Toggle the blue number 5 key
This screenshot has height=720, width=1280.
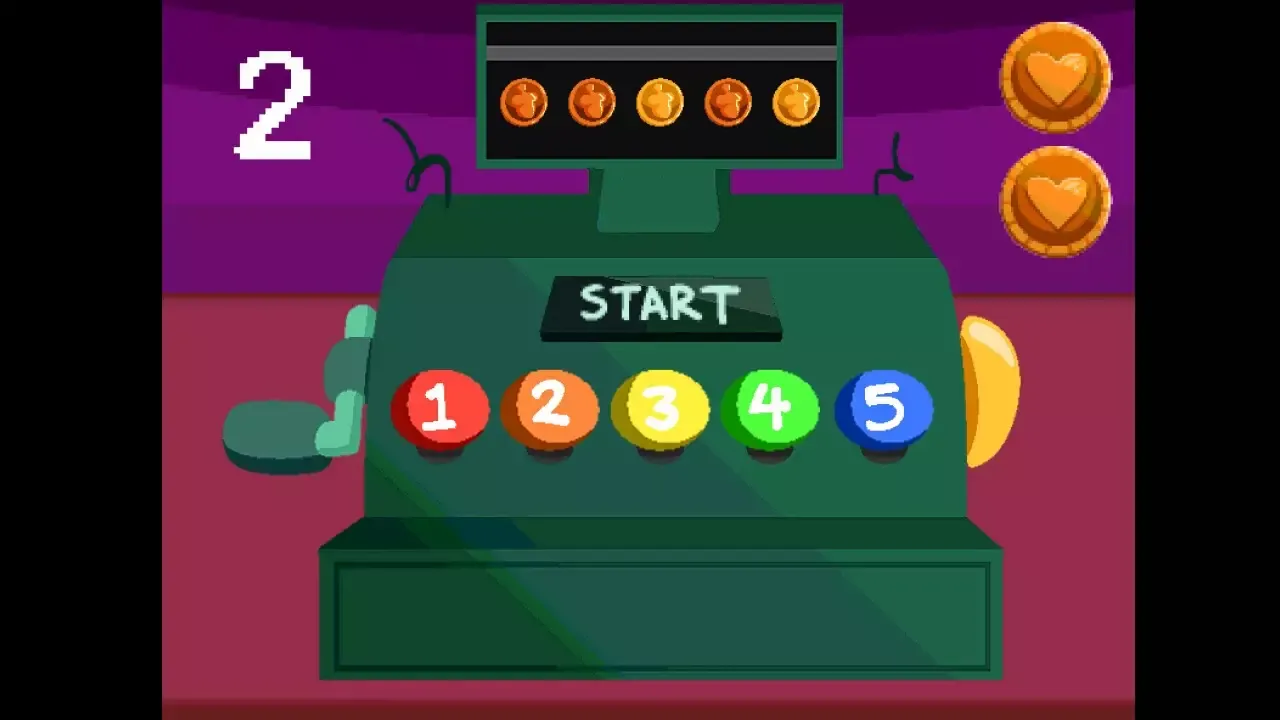pos(882,404)
